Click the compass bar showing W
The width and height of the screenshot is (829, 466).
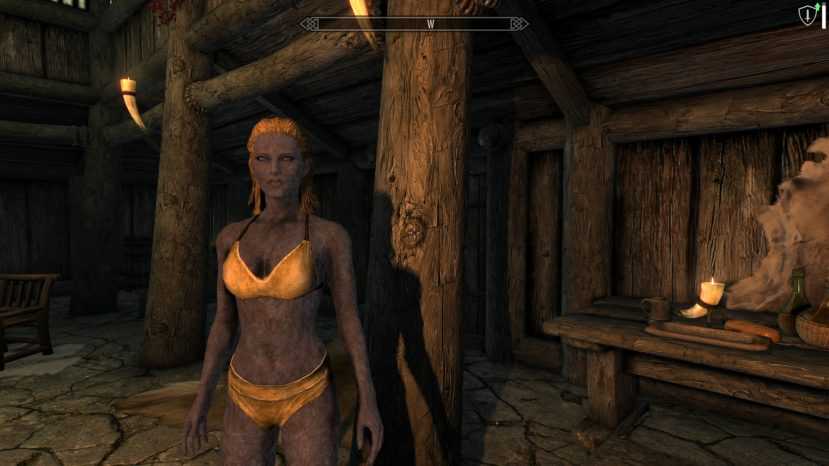click(x=414, y=22)
